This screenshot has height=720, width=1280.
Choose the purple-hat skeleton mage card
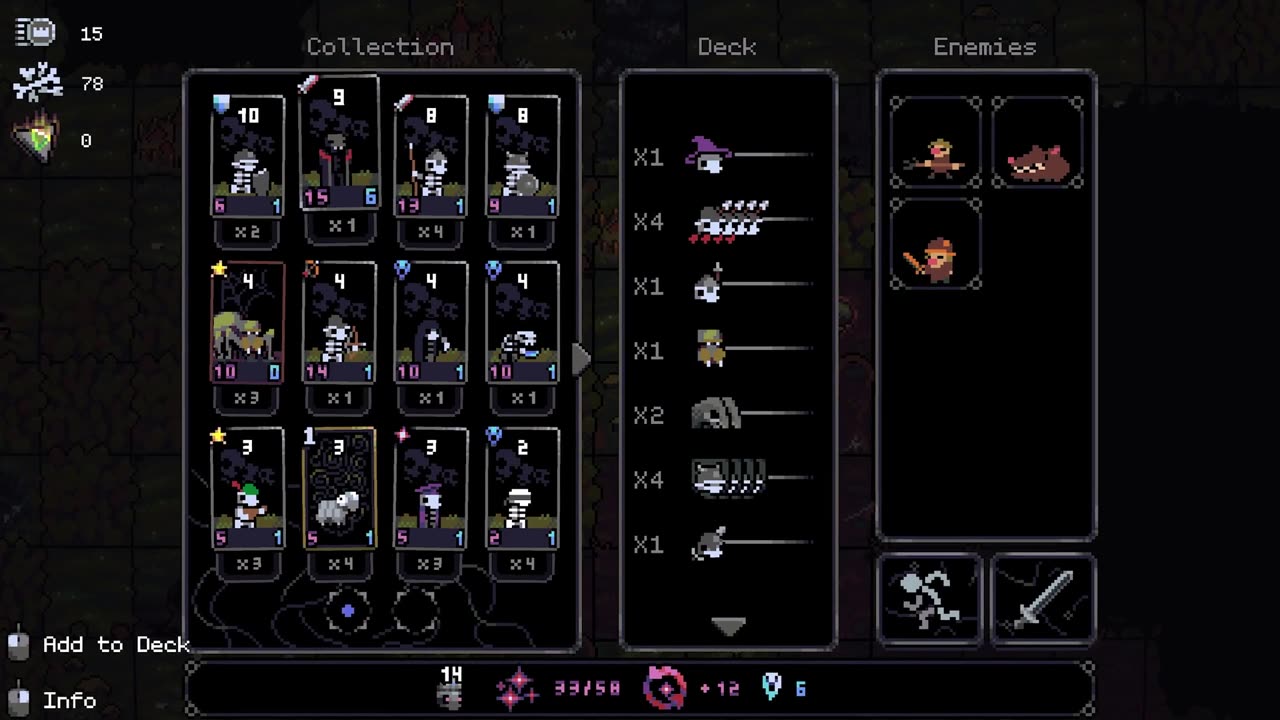430,490
